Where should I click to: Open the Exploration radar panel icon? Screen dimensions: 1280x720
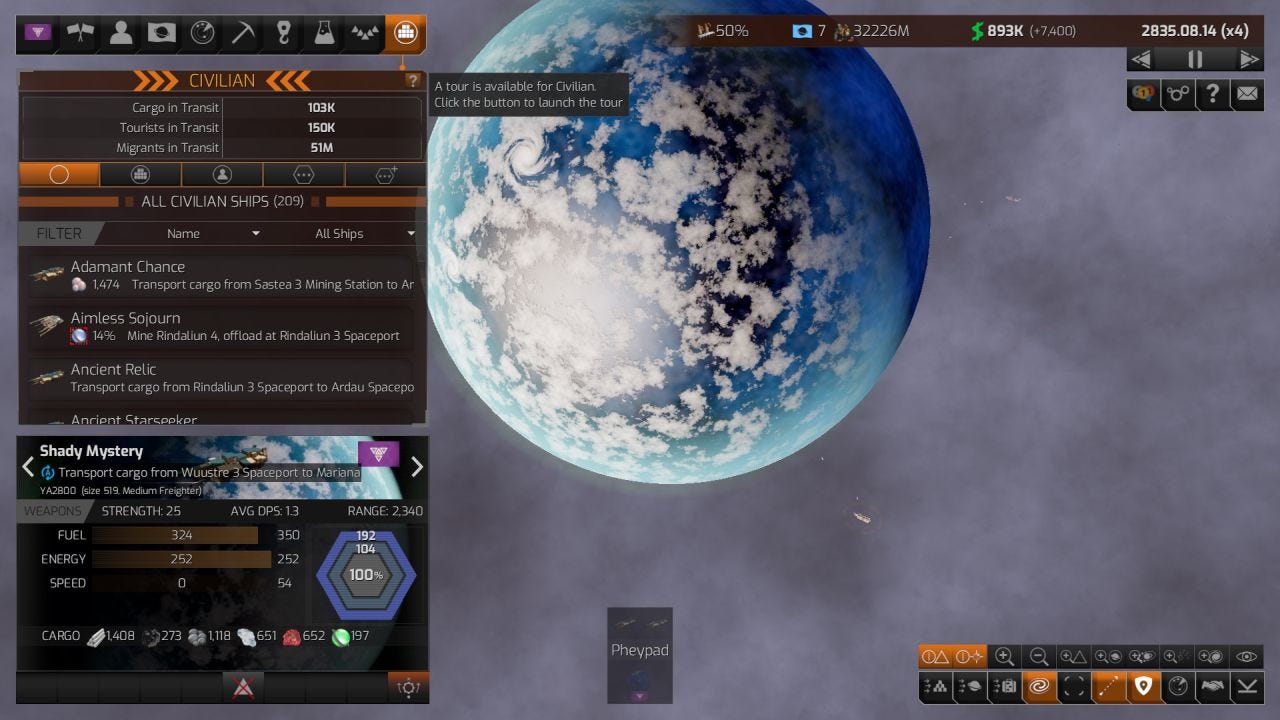click(x=201, y=33)
